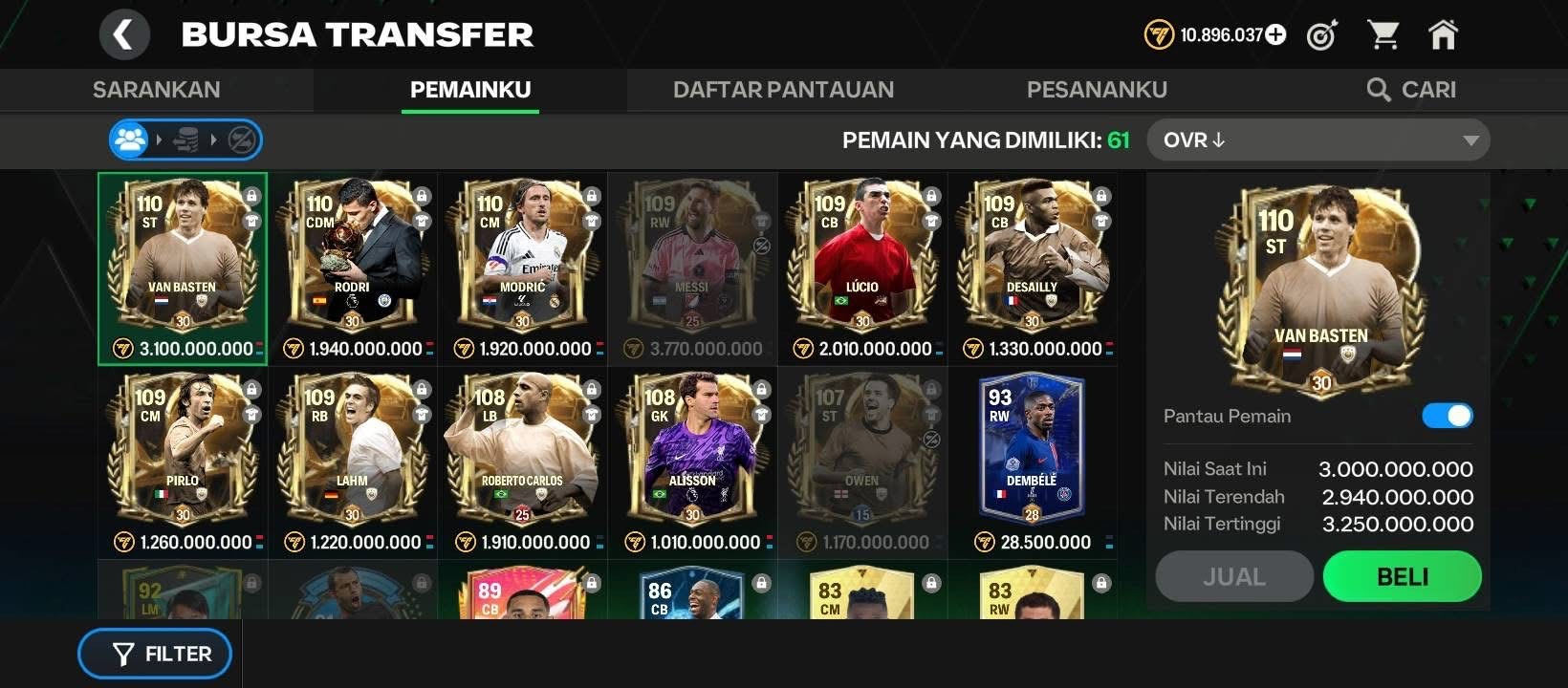This screenshot has width=1568, height=688.
Task: Show the PESANANKU tab
Action: point(1097,90)
